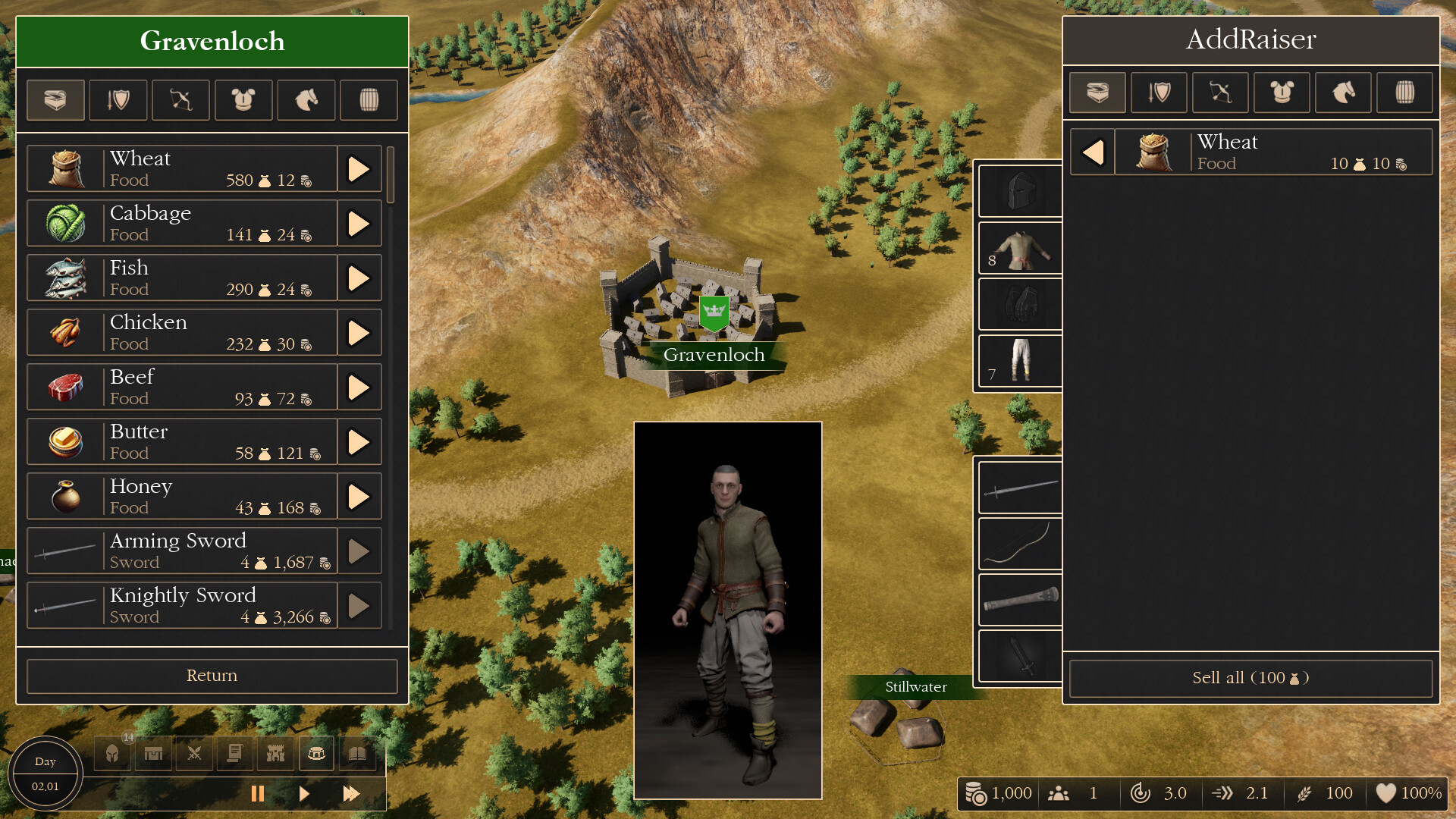The width and height of the screenshot is (1456, 819).
Task: Open the quests scroll icon in bottom toolbar
Action: [x=235, y=753]
